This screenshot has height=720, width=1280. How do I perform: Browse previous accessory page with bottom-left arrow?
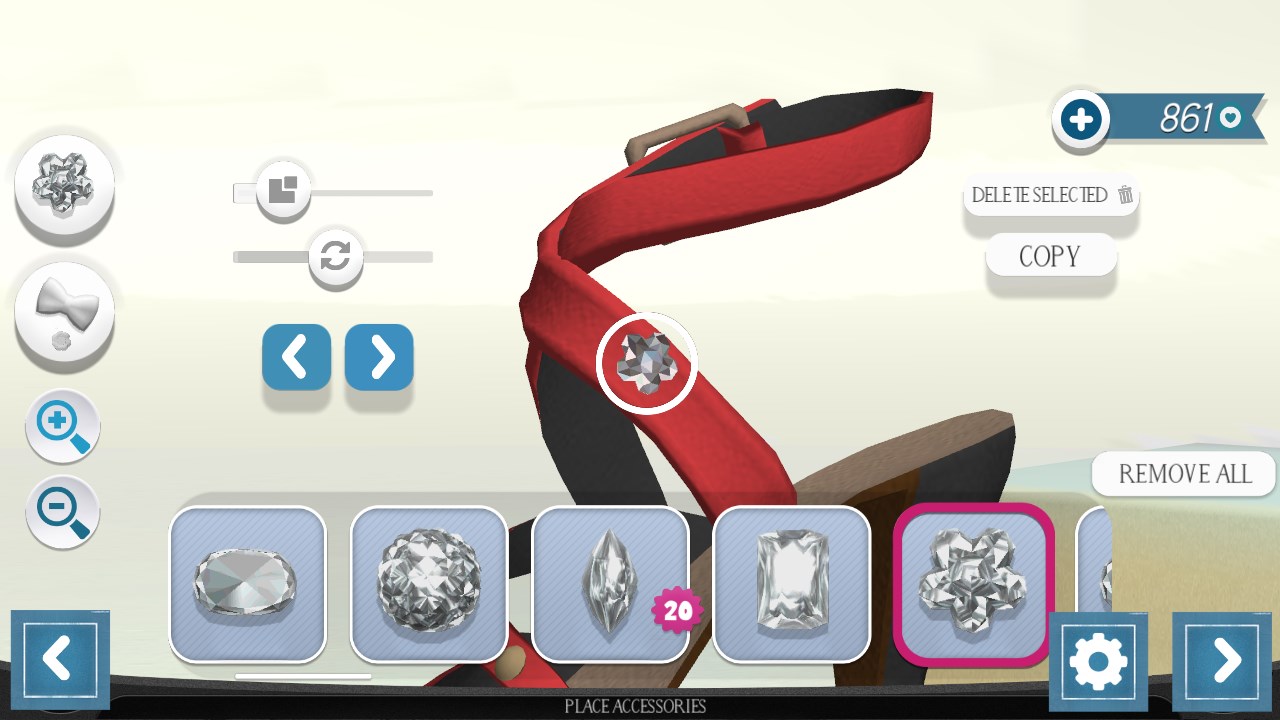click(60, 658)
